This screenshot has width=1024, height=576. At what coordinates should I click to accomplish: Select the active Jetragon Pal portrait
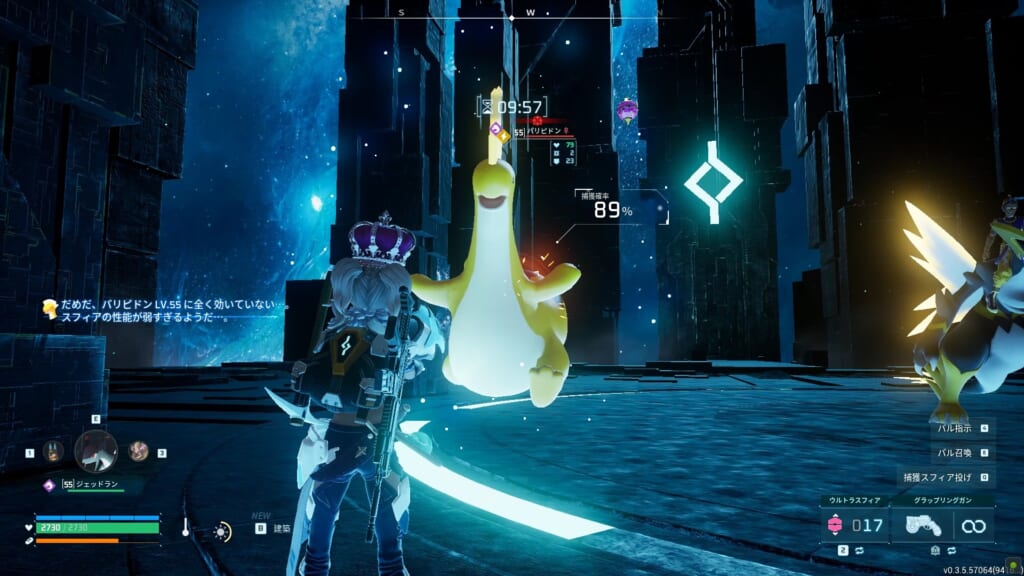coord(96,450)
